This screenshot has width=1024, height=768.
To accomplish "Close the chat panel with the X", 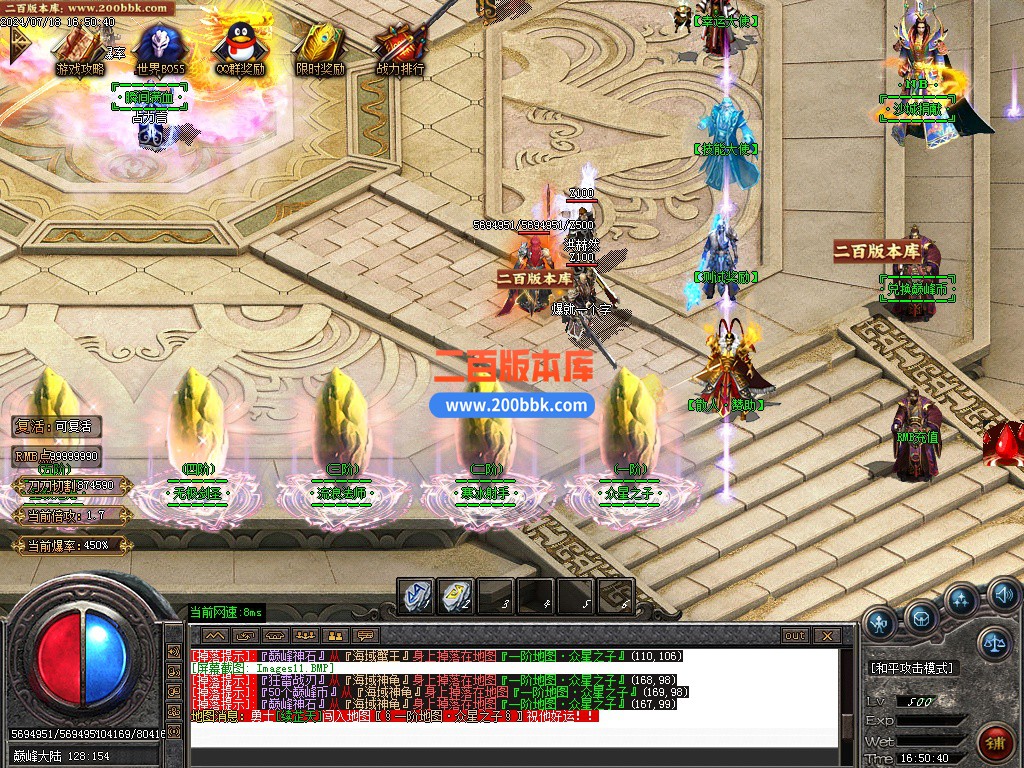I will tap(827, 636).
